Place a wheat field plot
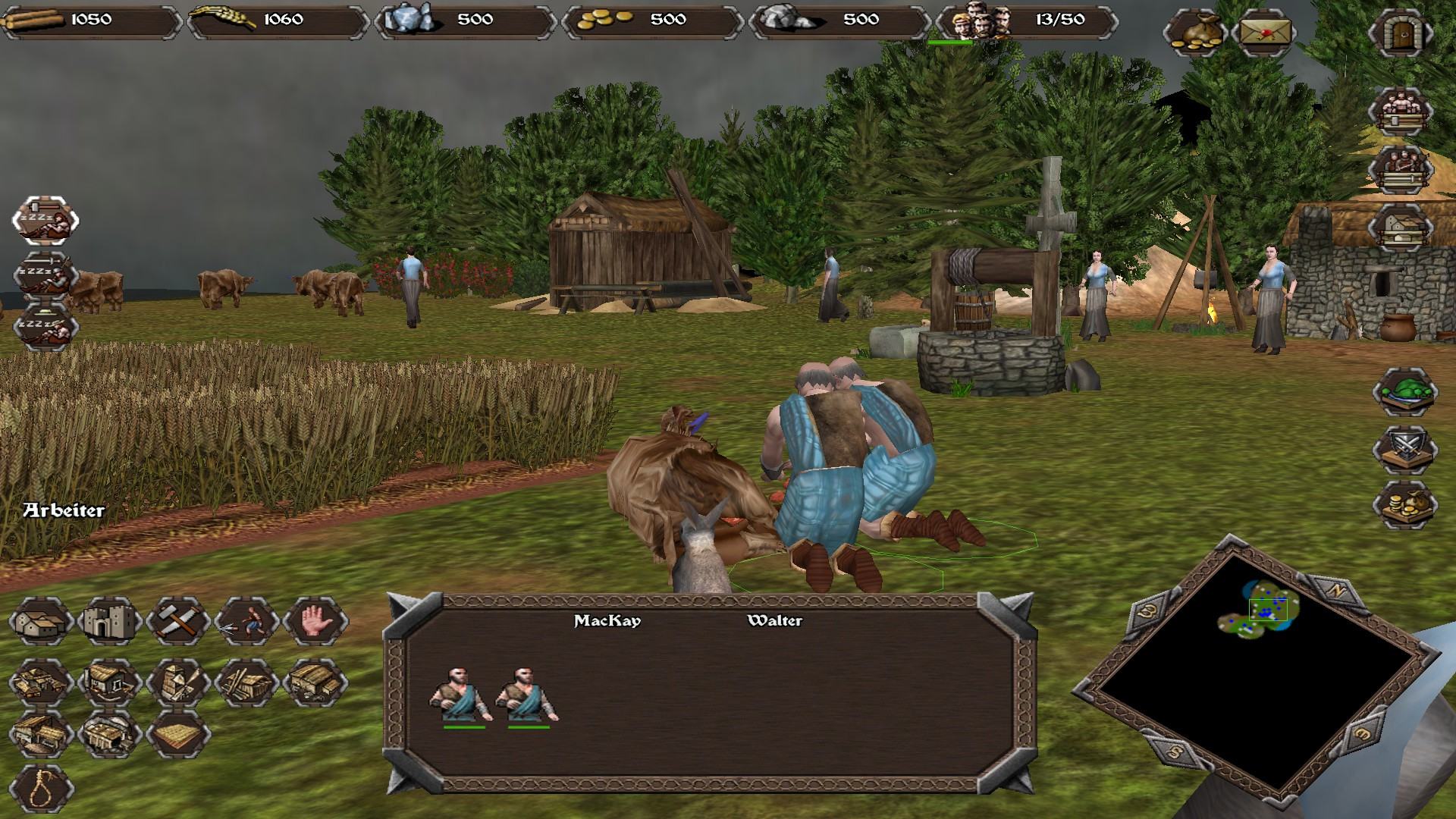This screenshot has height=819, width=1456. pyautogui.click(x=177, y=734)
